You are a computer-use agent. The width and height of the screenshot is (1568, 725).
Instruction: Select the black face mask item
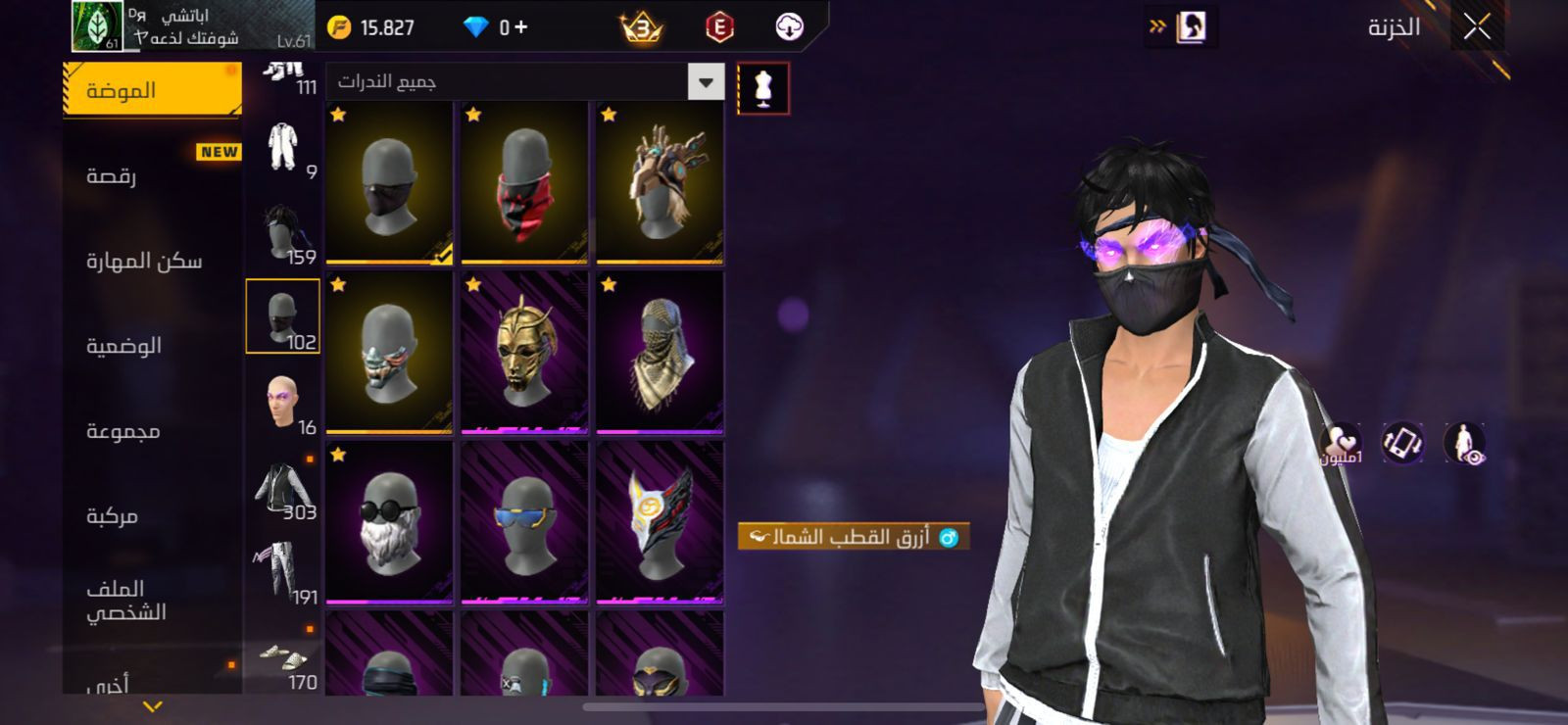coord(389,183)
